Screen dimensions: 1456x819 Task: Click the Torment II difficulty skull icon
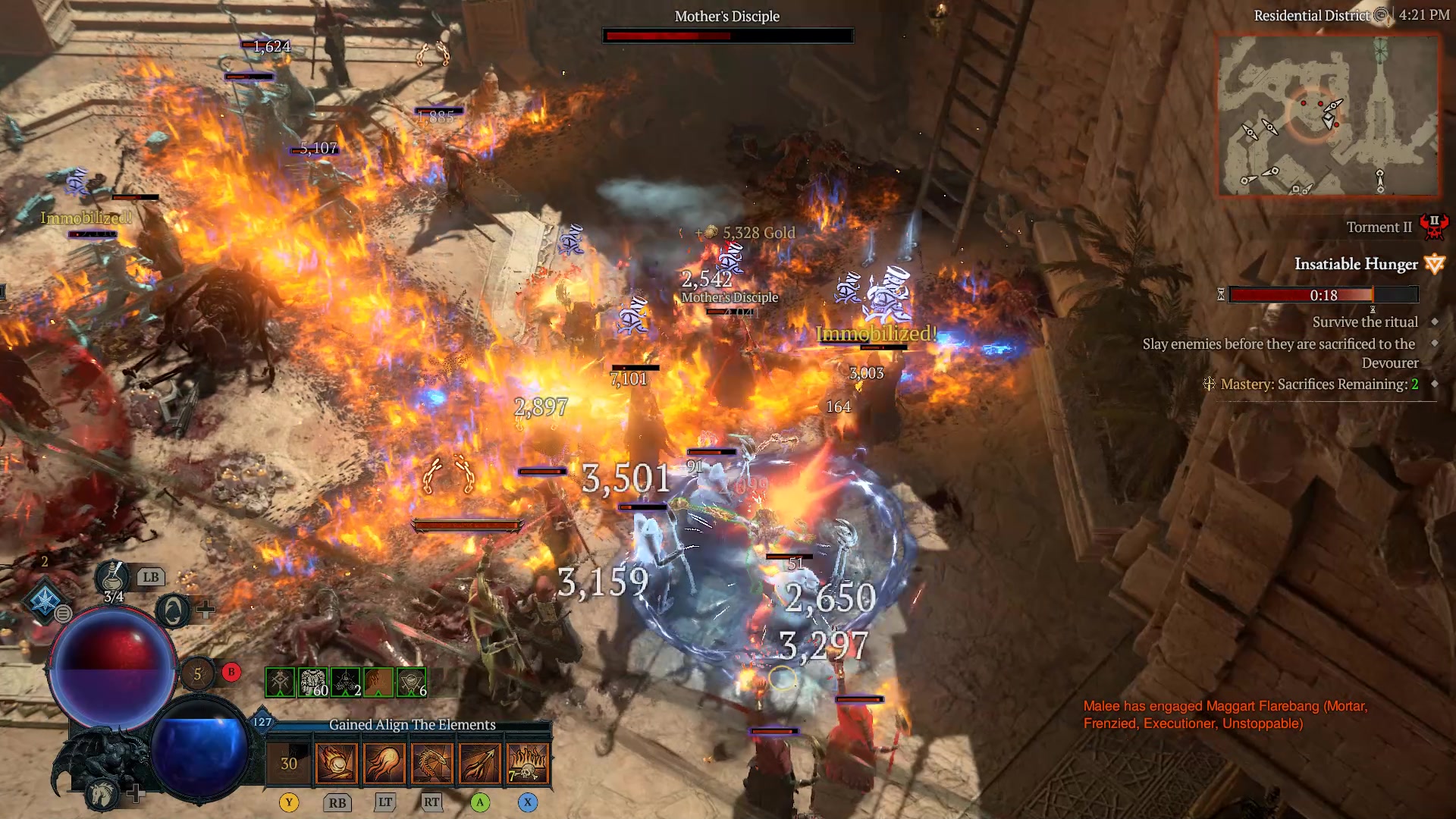(1436, 227)
